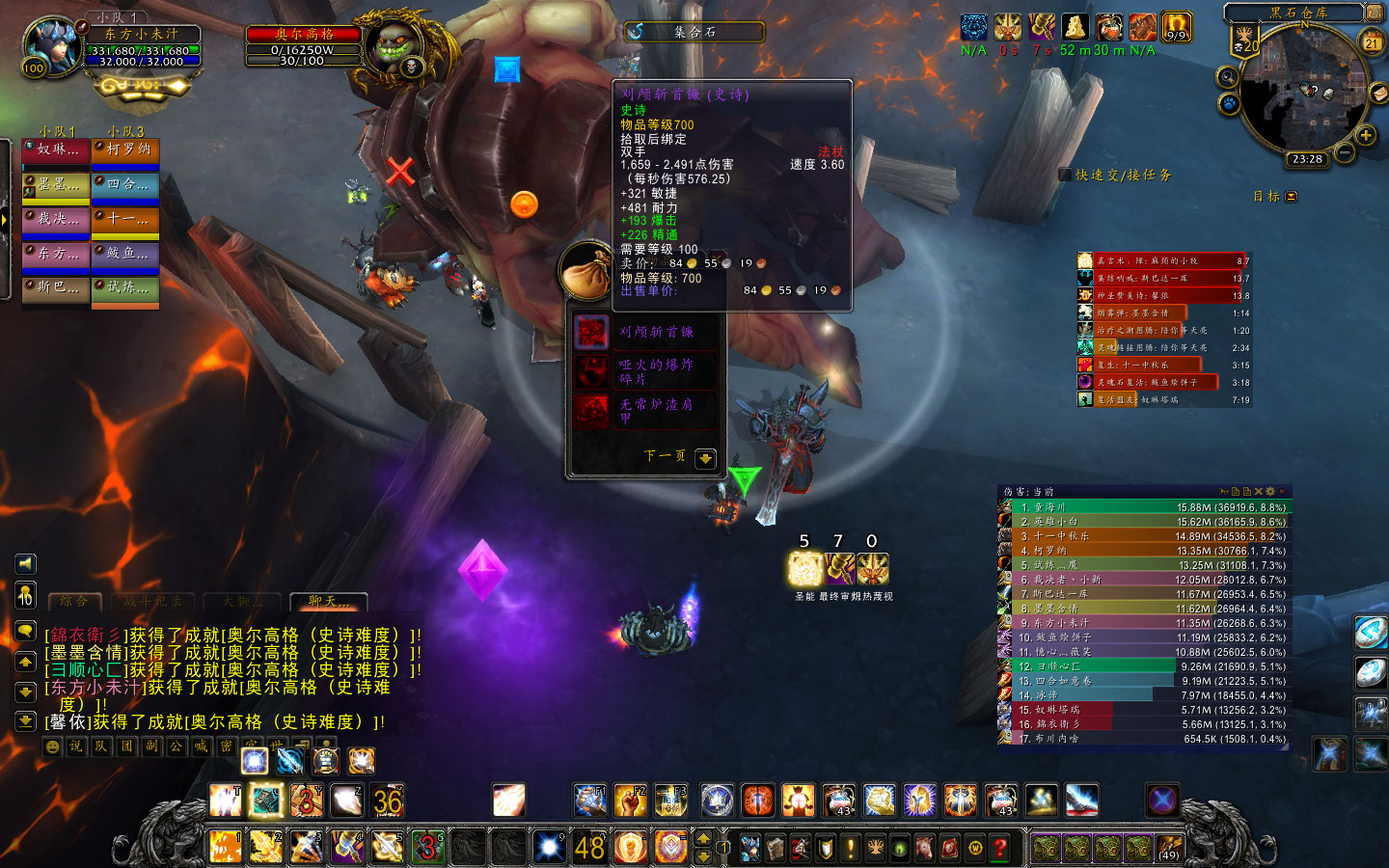Open the minimap tracking paw menu

(1229, 103)
